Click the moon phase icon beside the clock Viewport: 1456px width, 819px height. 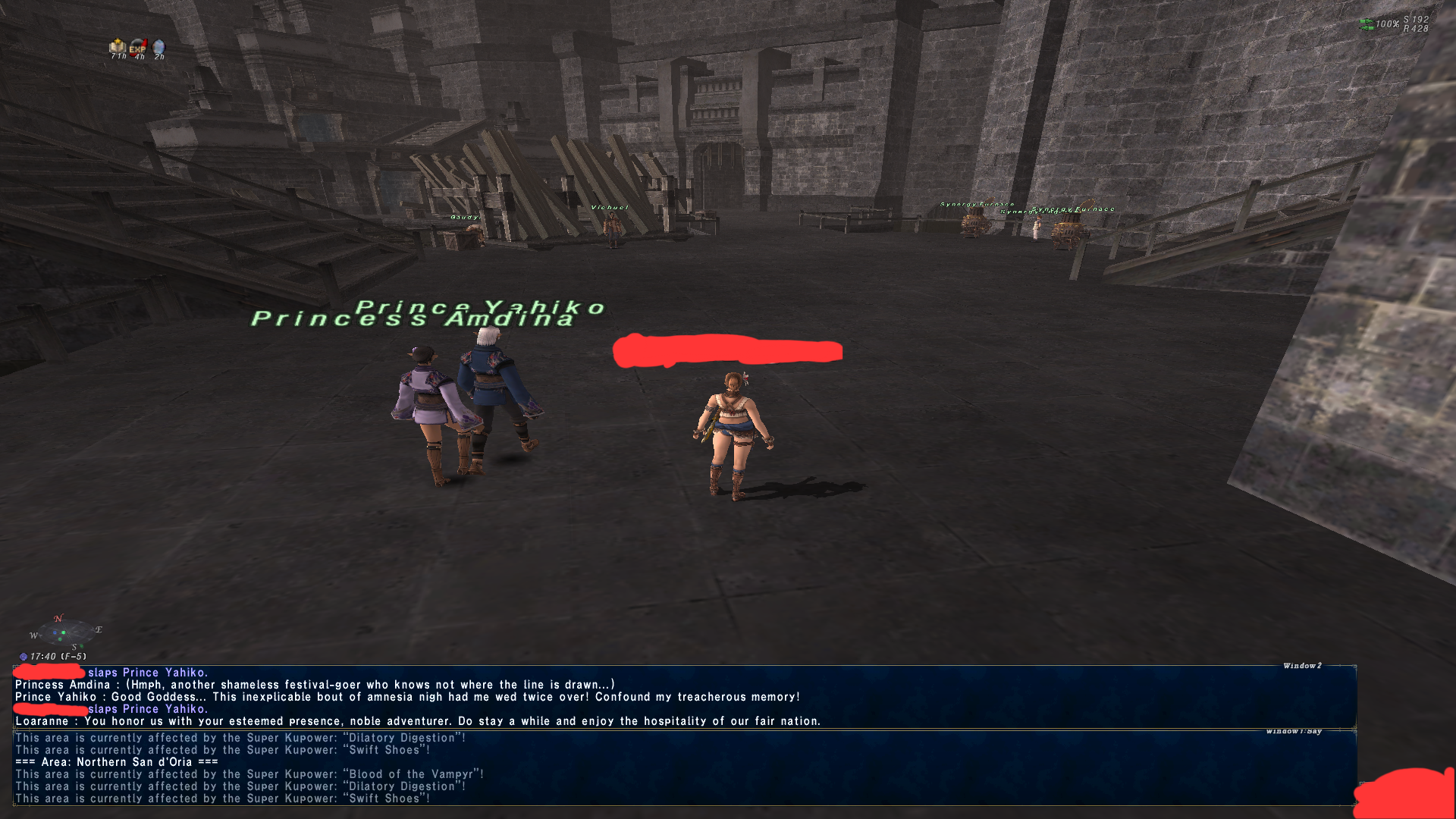click(x=24, y=657)
